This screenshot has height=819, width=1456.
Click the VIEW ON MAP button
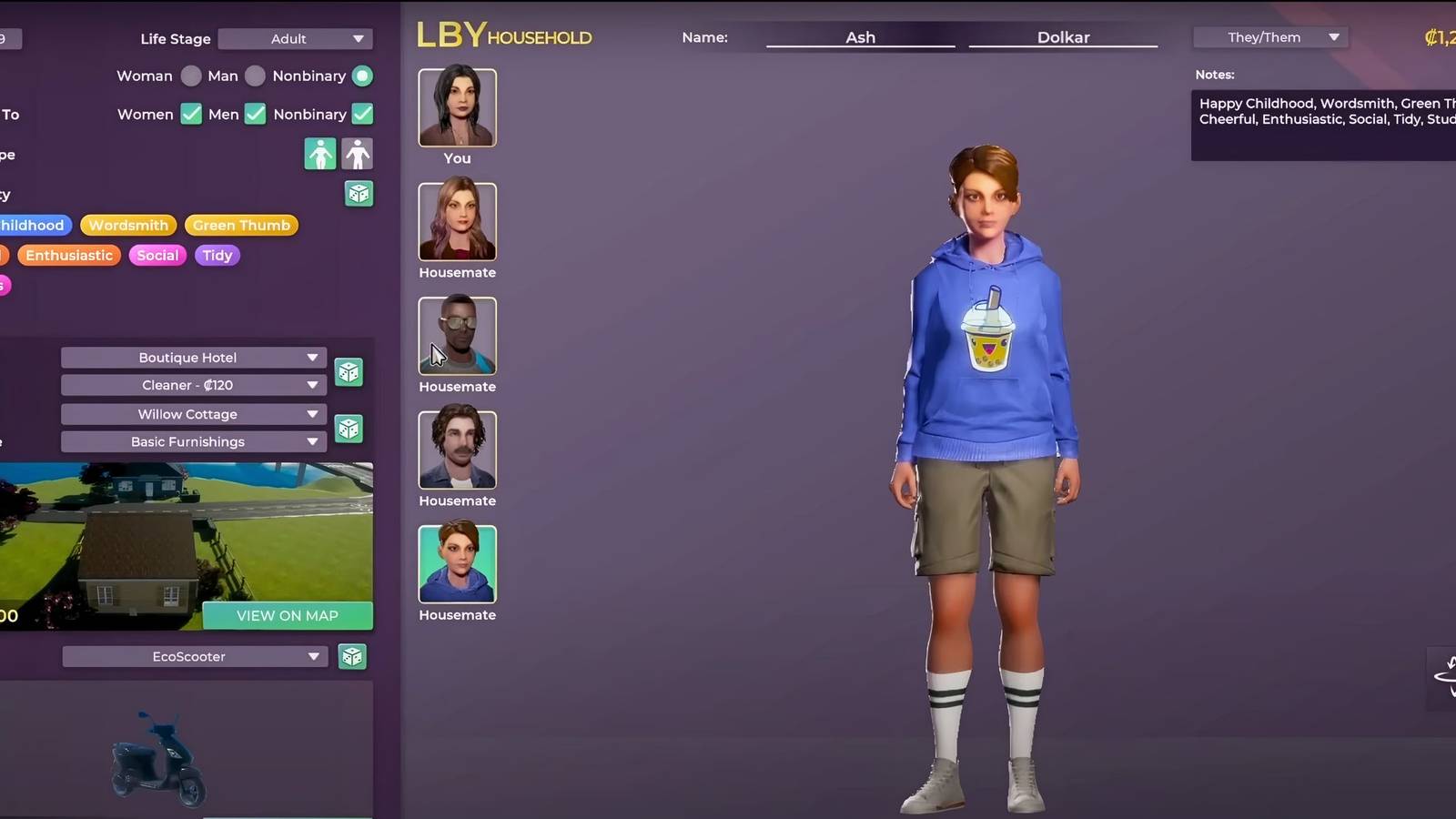(x=288, y=615)
